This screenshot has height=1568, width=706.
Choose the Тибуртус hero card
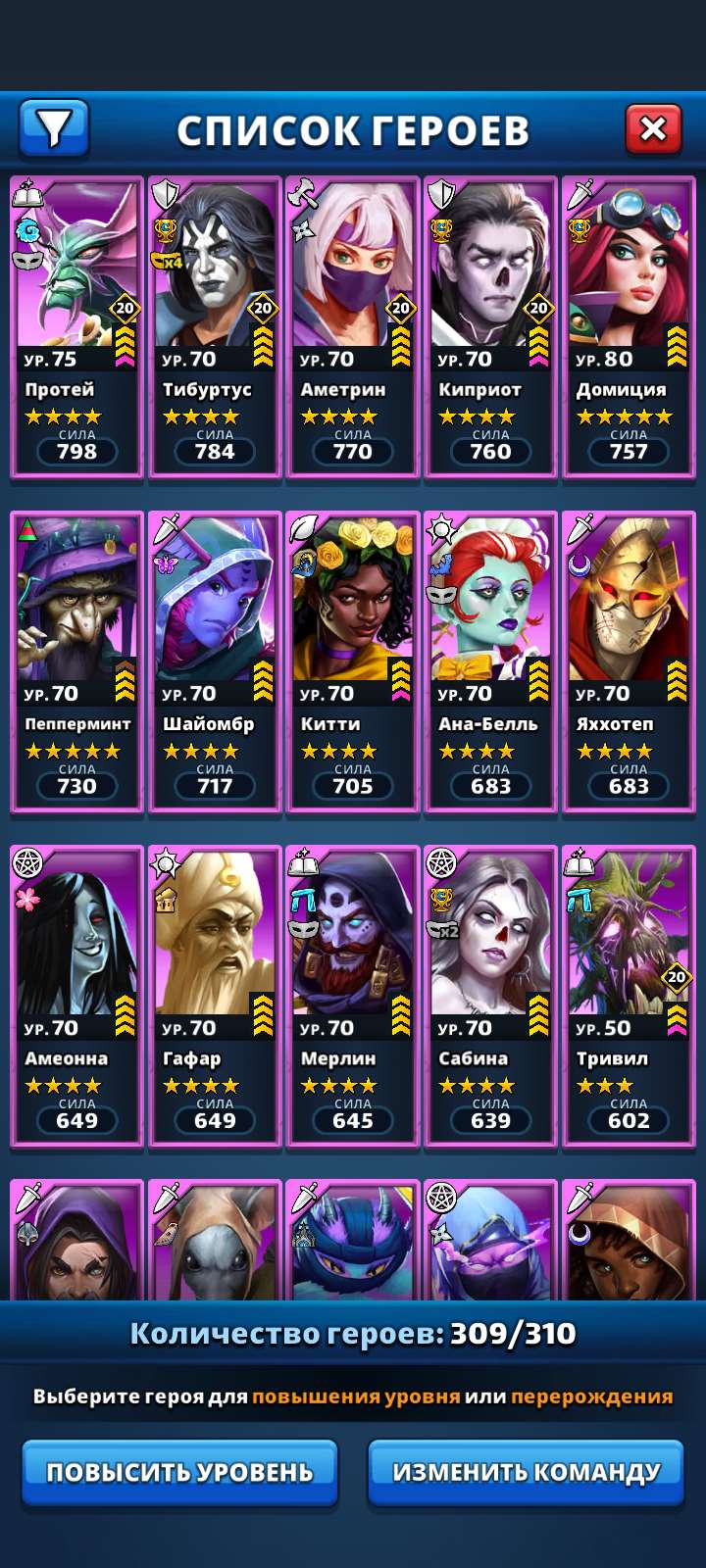[x=215, y=327]
